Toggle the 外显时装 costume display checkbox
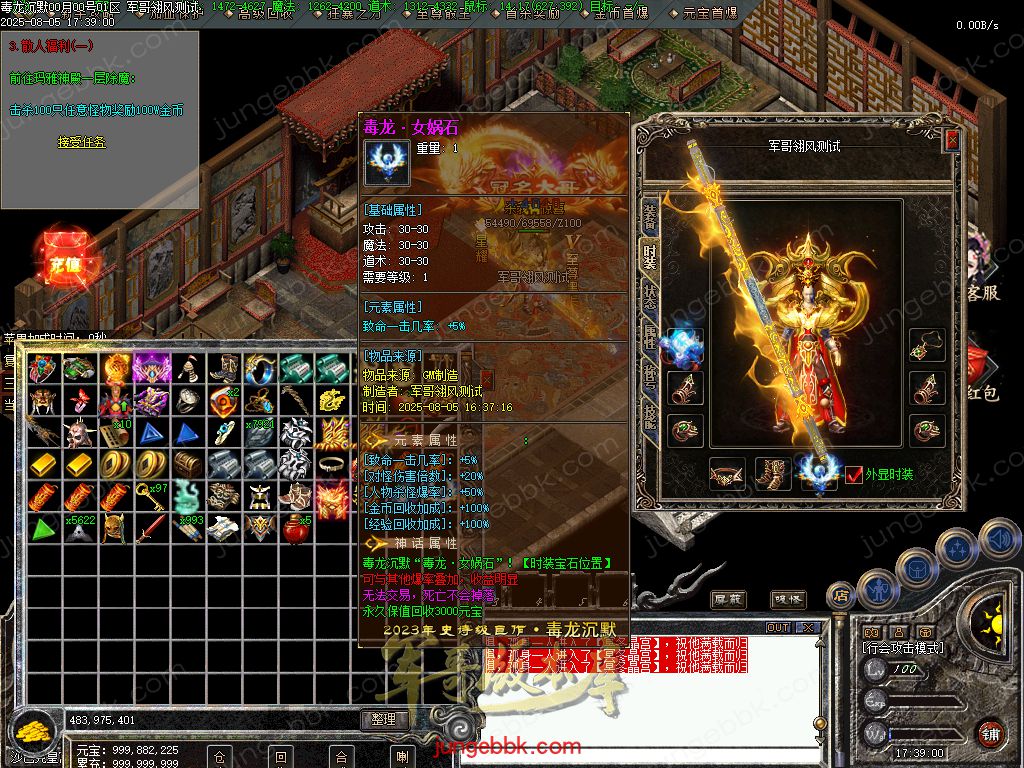Screen dimensions: 1024x768 coord(854,474)
